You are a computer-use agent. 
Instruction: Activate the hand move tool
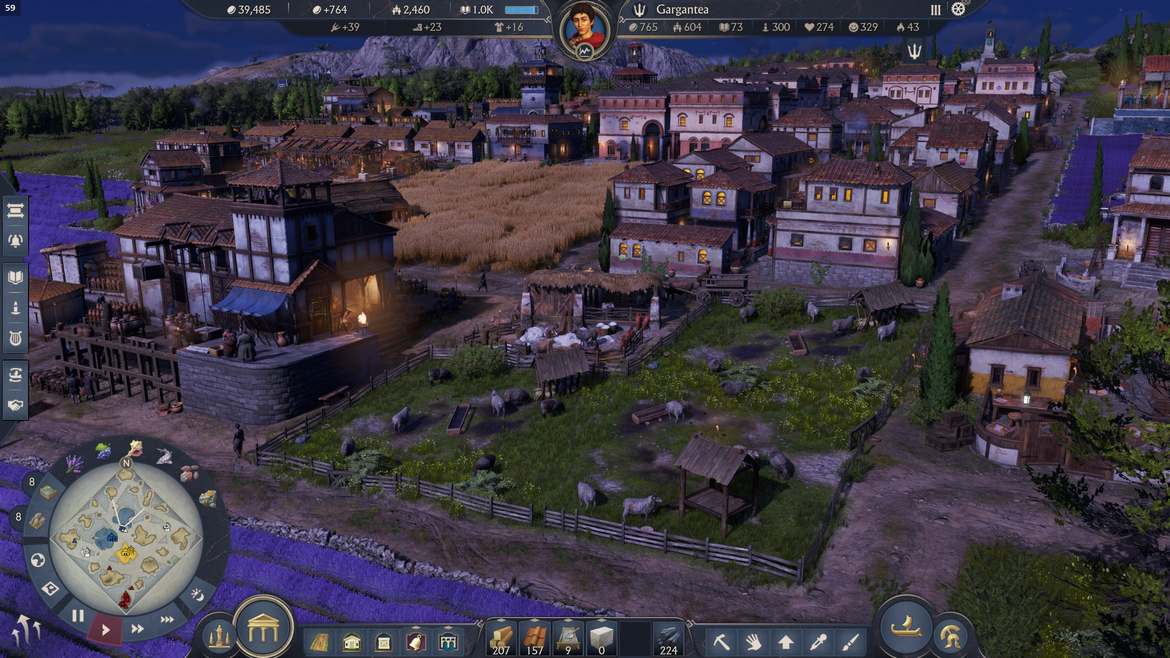coord(754,641)
